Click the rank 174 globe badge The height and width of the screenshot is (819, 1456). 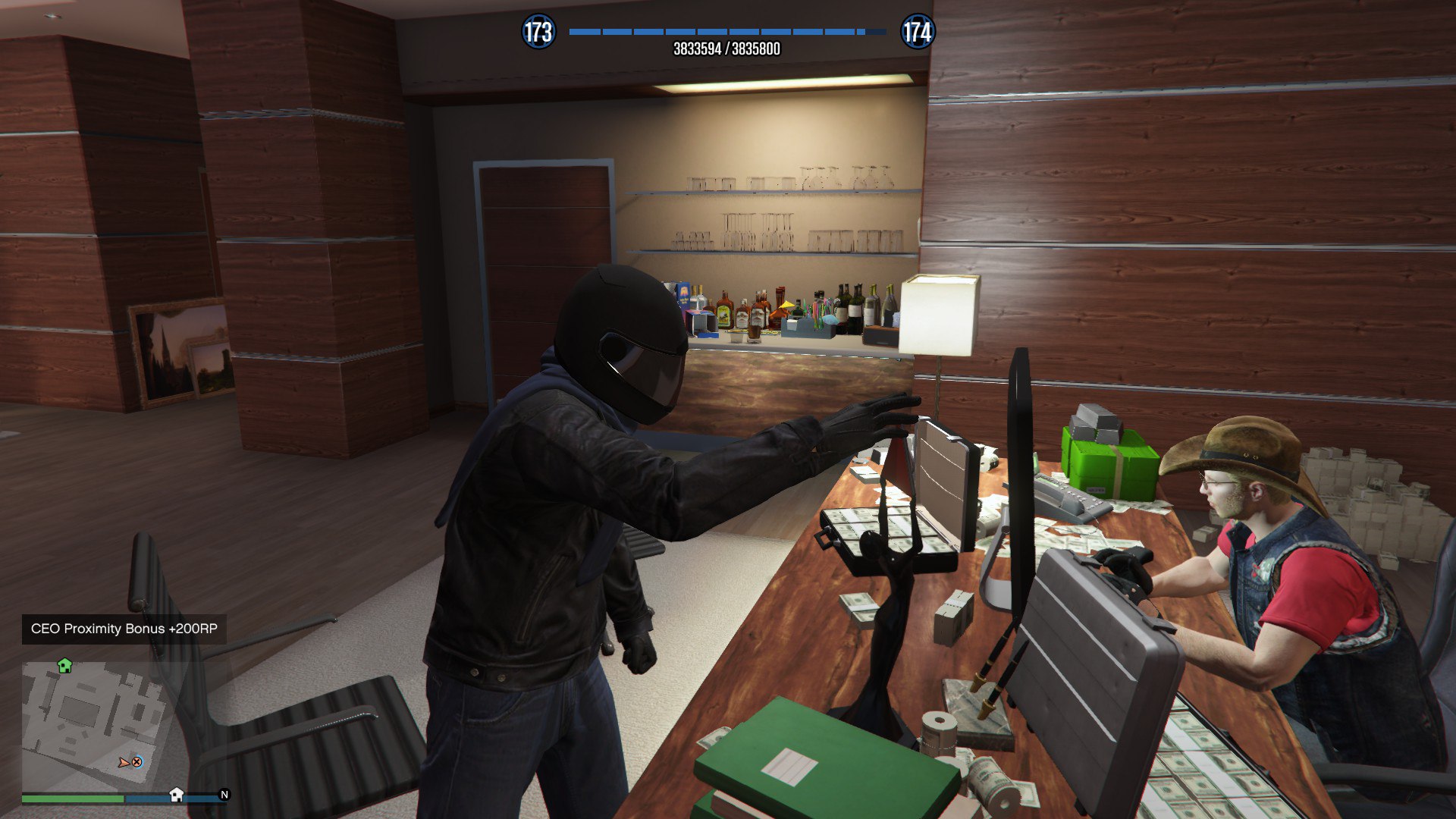pos(917,32)
